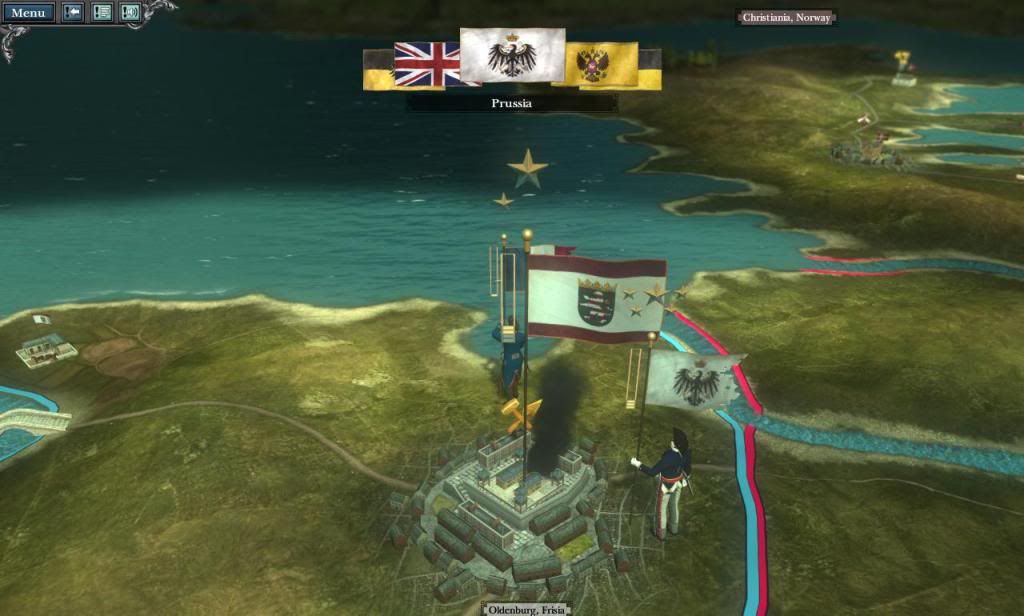This screenshot has width=1024, height=616.
Task: Click the exclamation arrow notification button
Action: click(x=73, y=13)
